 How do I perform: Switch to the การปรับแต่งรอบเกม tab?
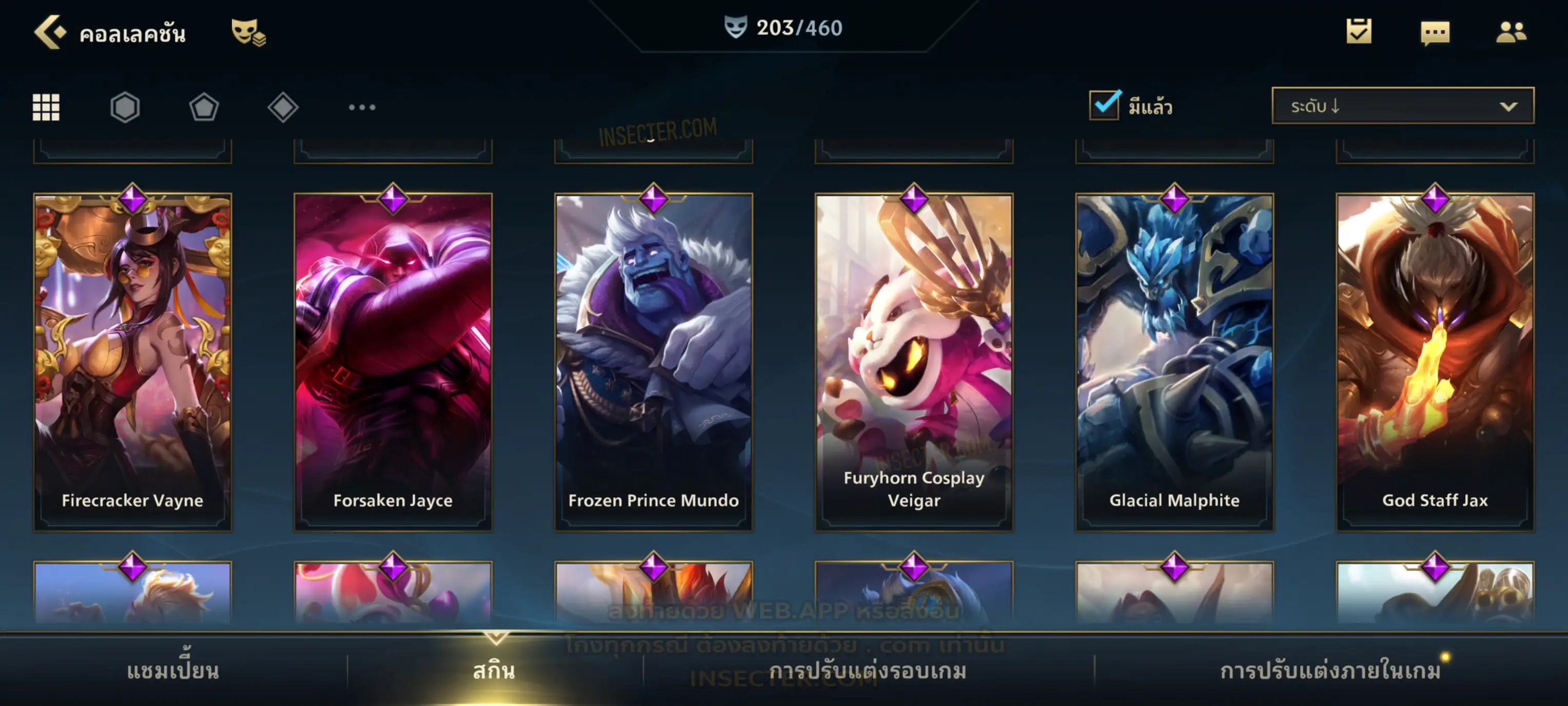868,671
